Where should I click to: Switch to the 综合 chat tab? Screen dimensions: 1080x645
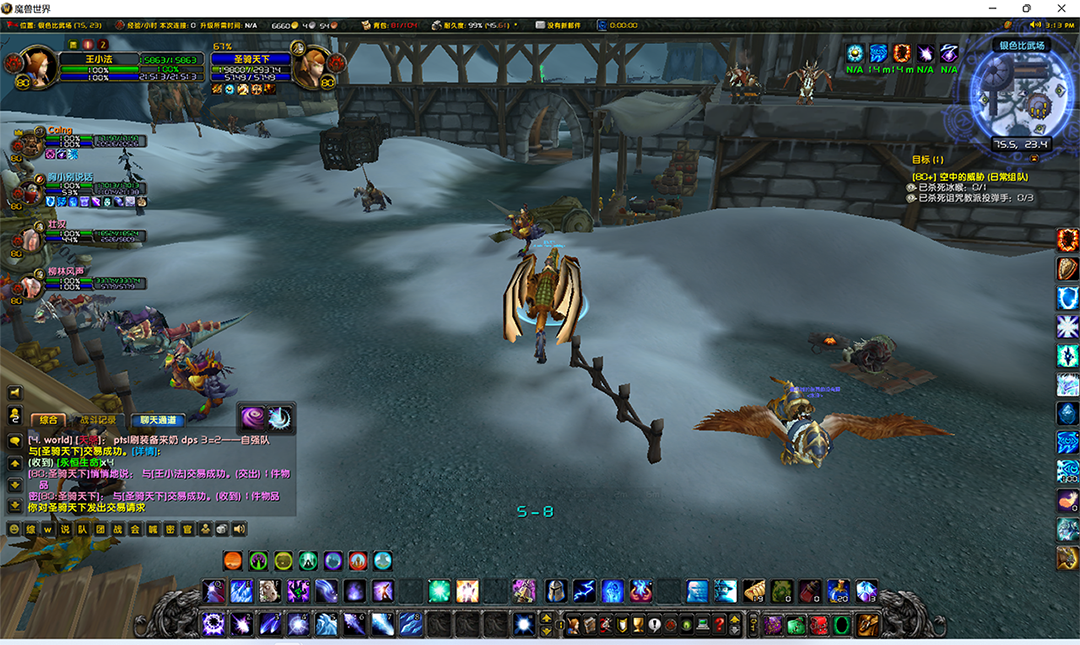(x=47, y=420)
